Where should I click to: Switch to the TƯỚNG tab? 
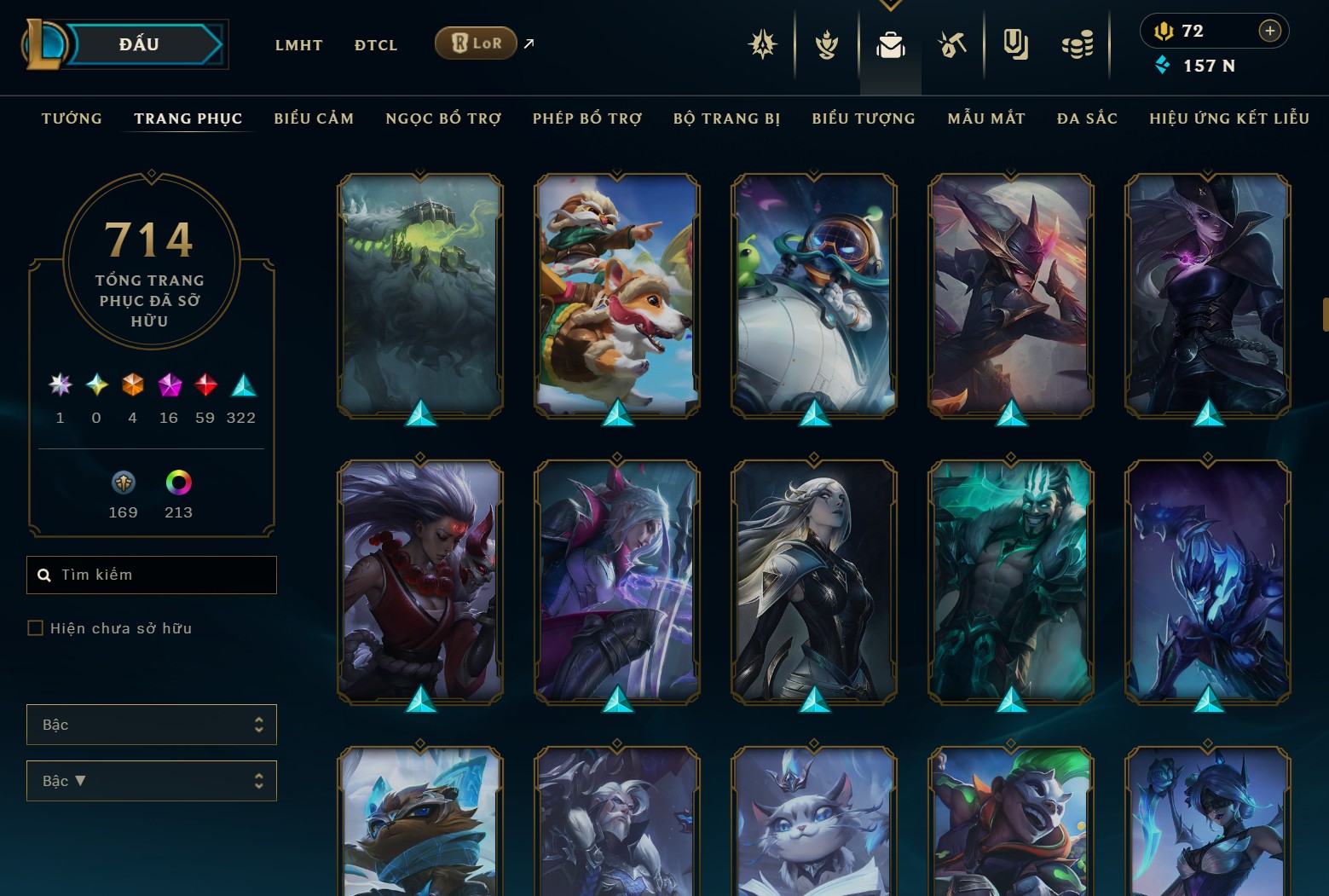pos(72,119)
